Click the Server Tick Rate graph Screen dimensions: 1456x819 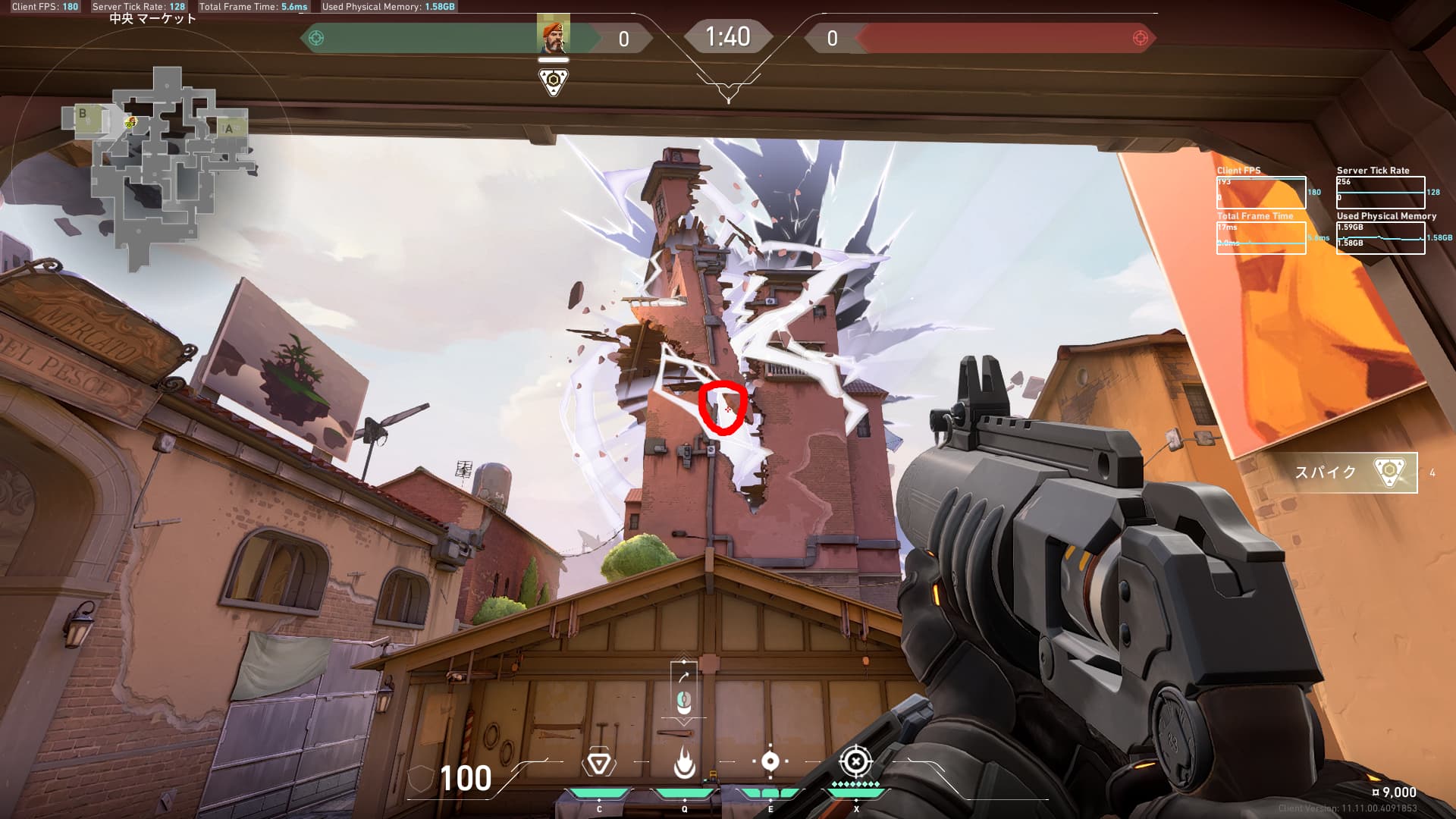[1380, 193]
